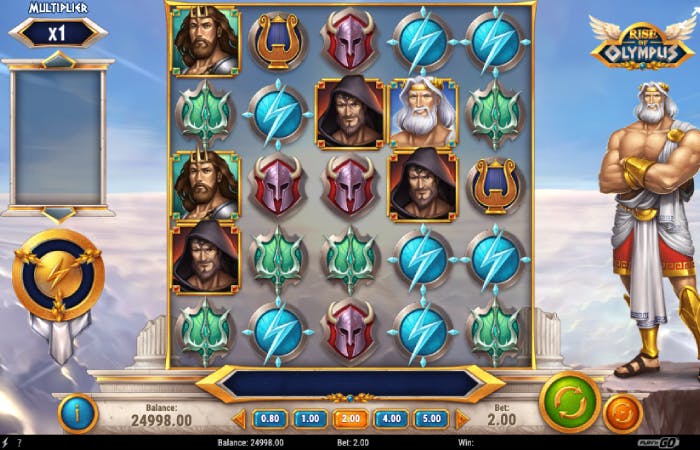The height and width of the screenshot is (450, 700).
Task: Click the left arrow to lower bets
Action: point(239,419)
